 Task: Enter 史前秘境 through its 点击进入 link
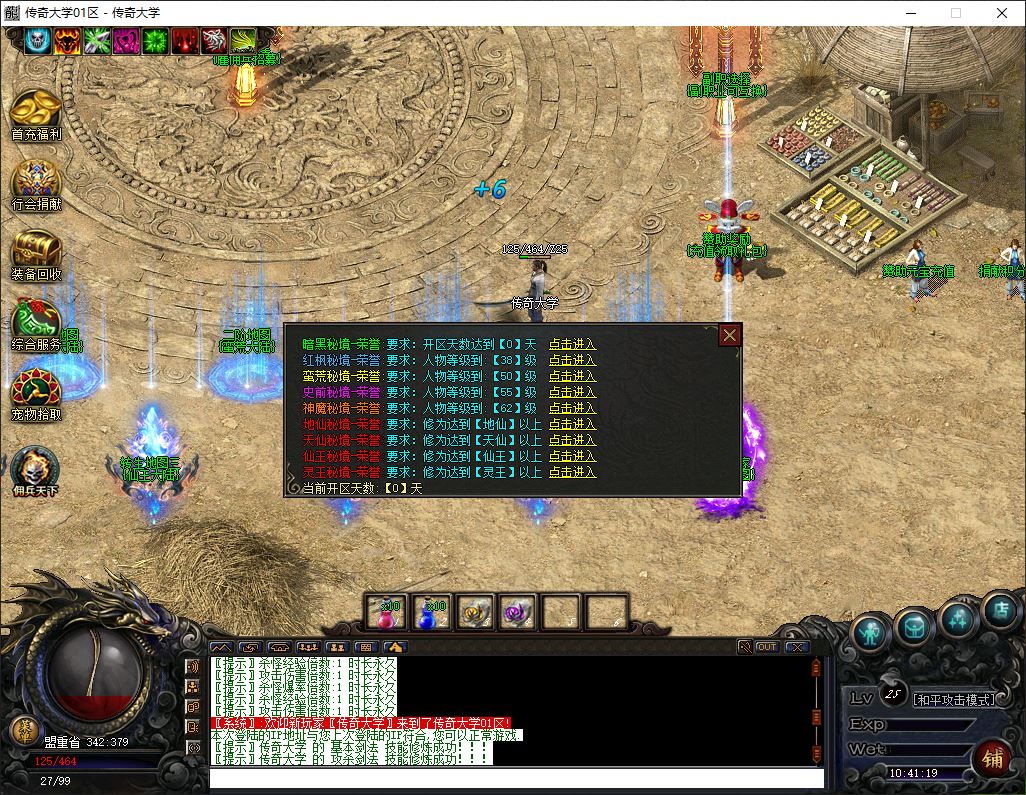[x=572, y=392]
